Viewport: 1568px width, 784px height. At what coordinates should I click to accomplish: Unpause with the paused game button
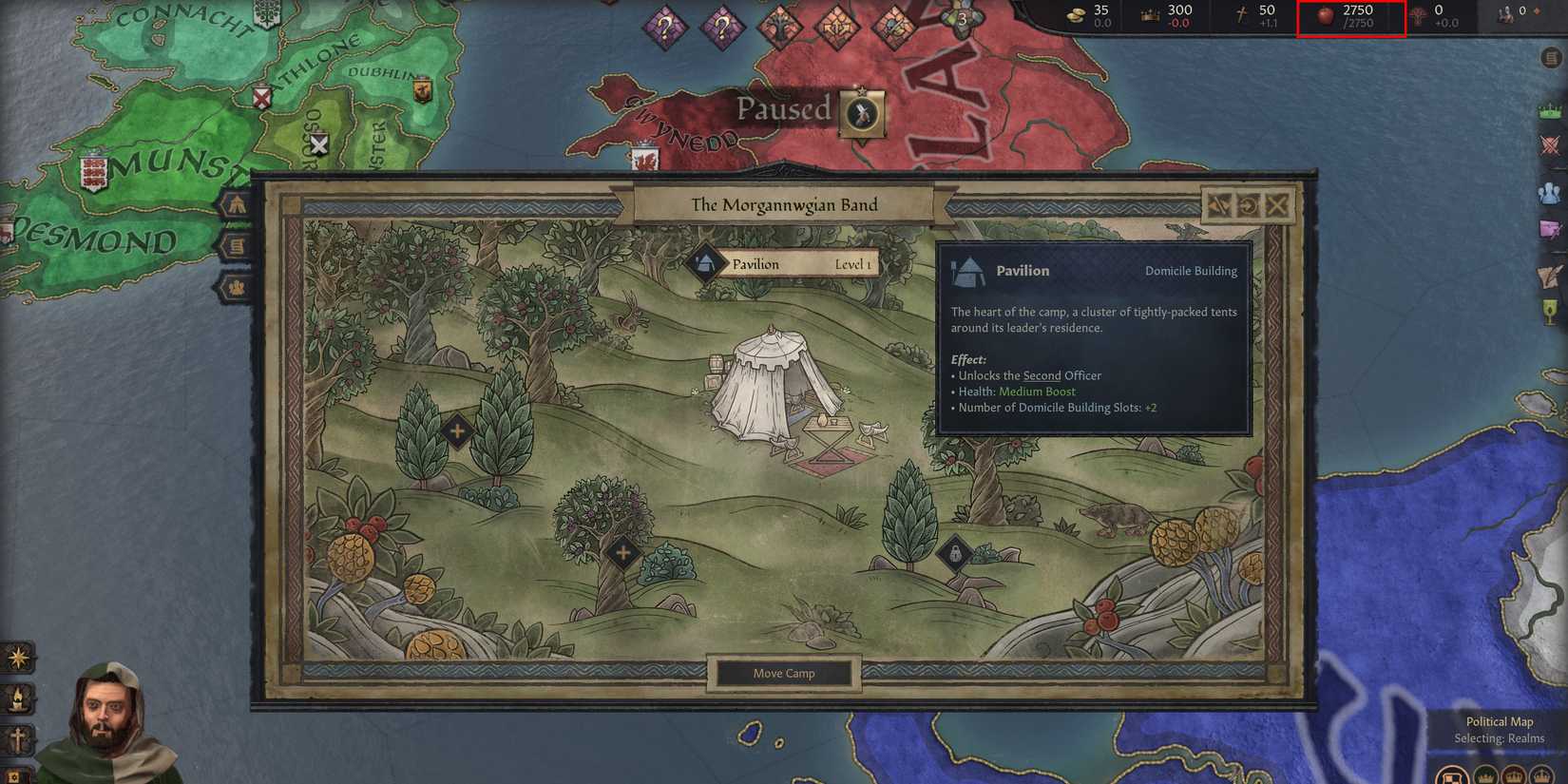point(862,114)
